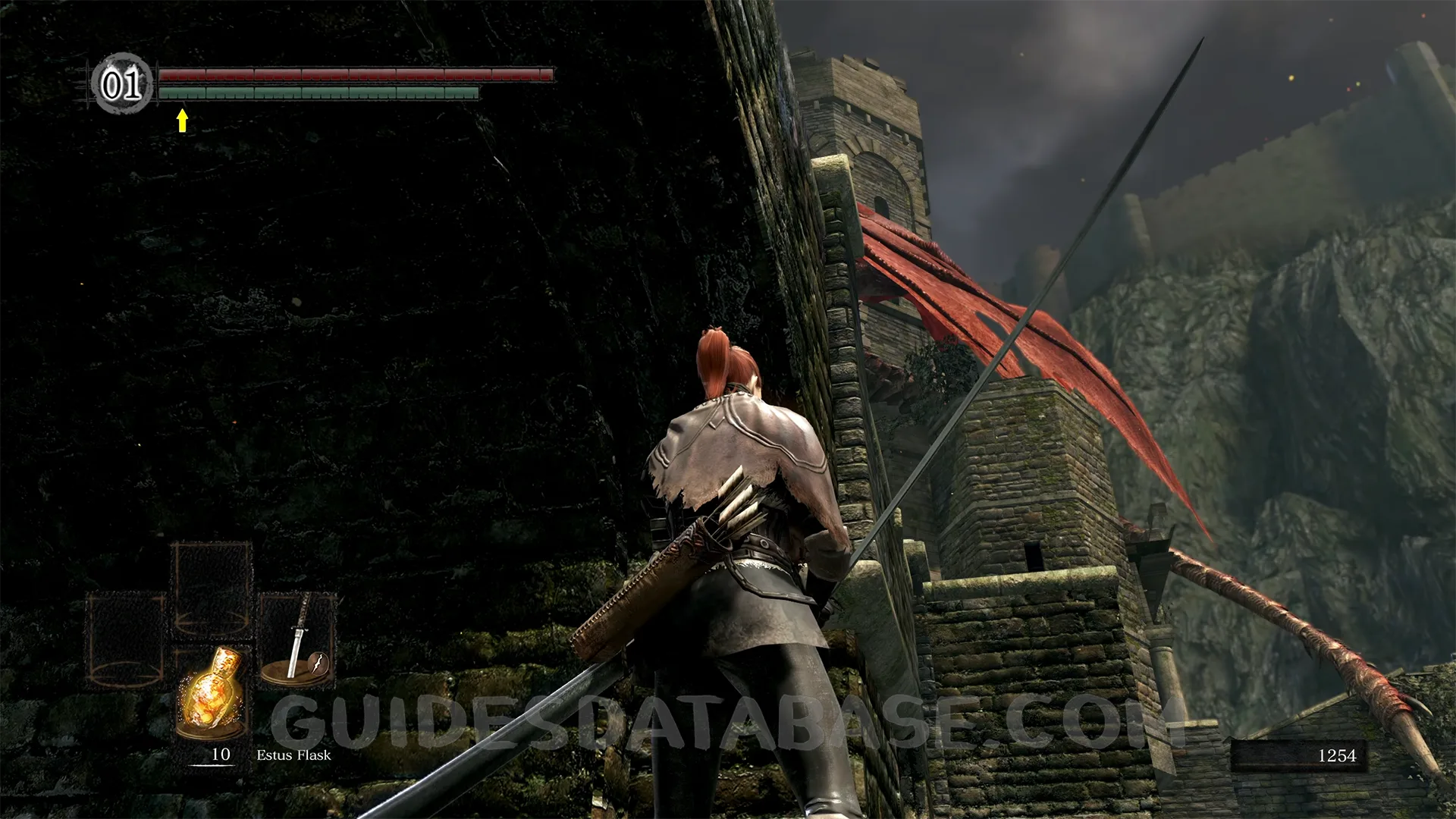Image resolution: width=1456 pixels, height=819 pixels.
Task: Click the yellow arrow status effect icon
Action: (182, 121)
